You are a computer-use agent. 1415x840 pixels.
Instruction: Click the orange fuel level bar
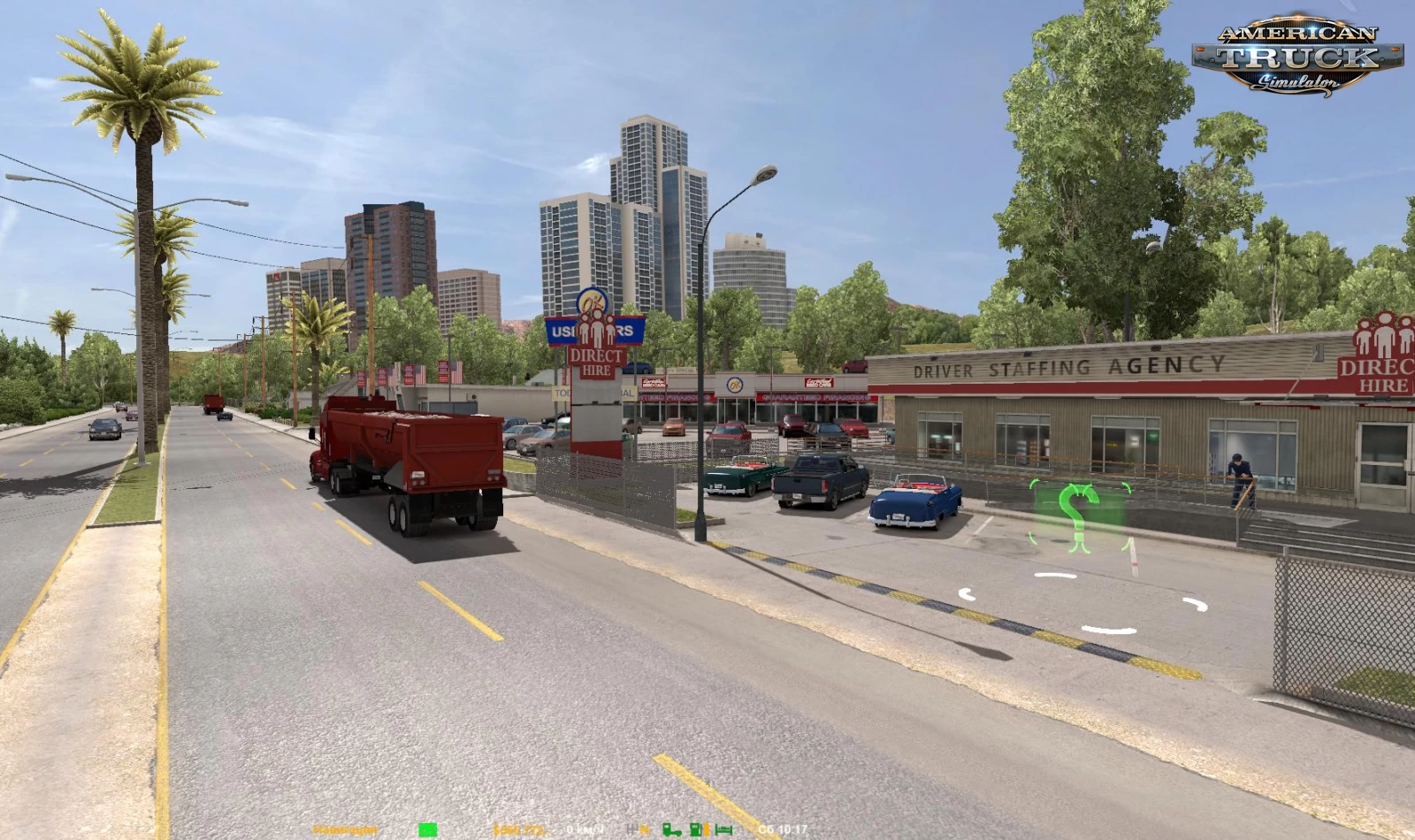tap(705, 828)
